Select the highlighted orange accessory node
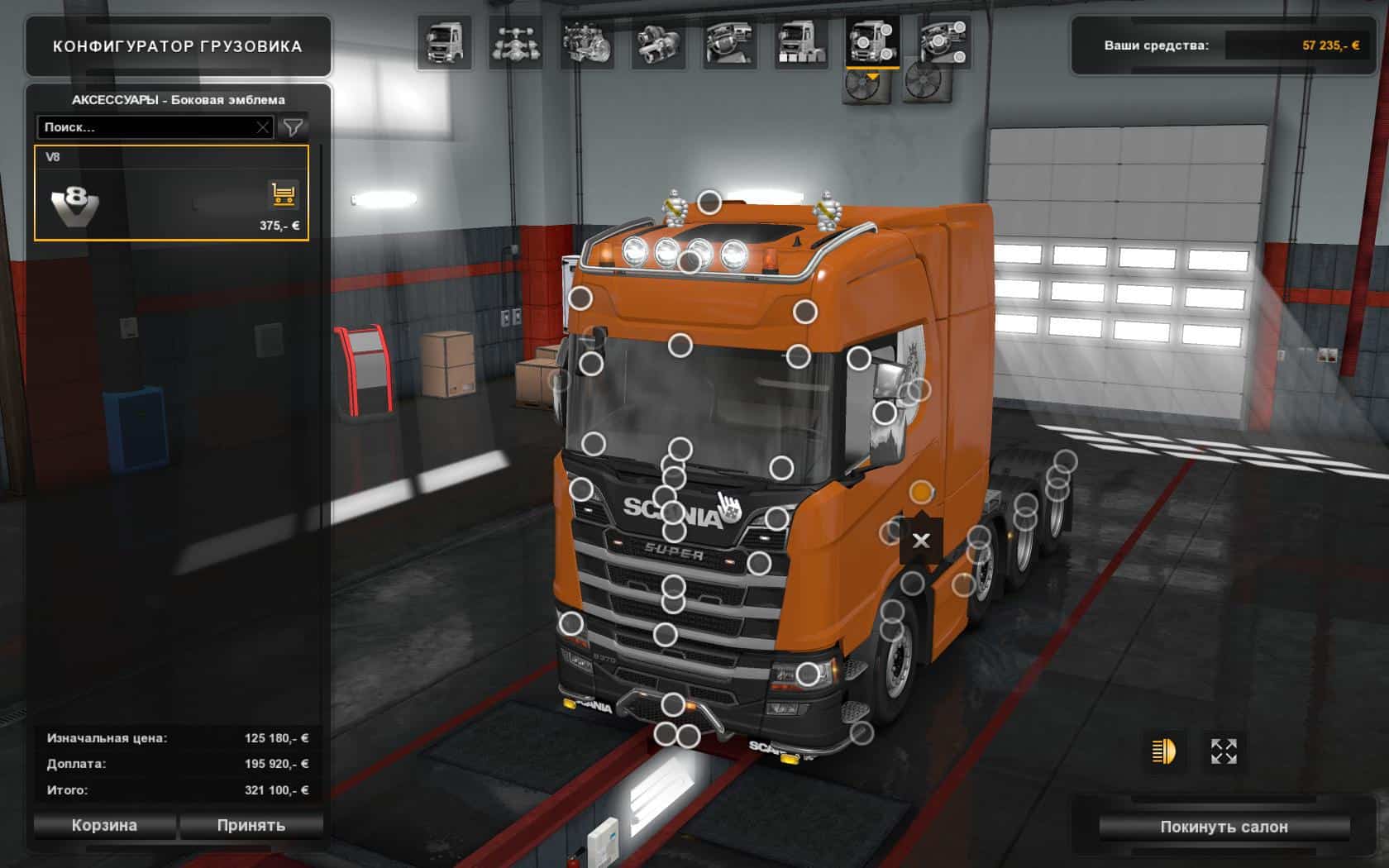 pyautogui.click(x=921, y=493)
